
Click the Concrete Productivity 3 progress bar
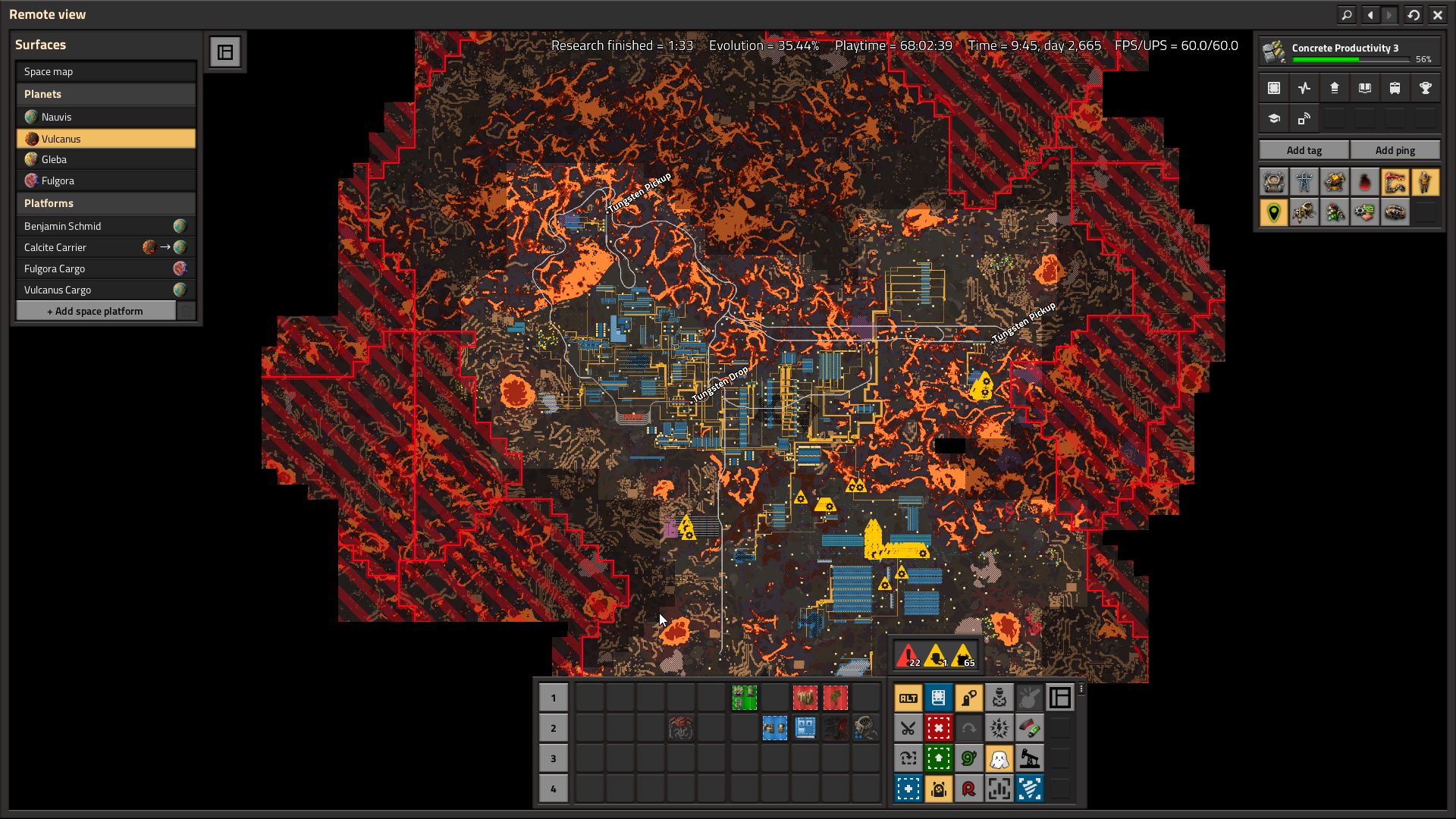[x=1351, y=59]
